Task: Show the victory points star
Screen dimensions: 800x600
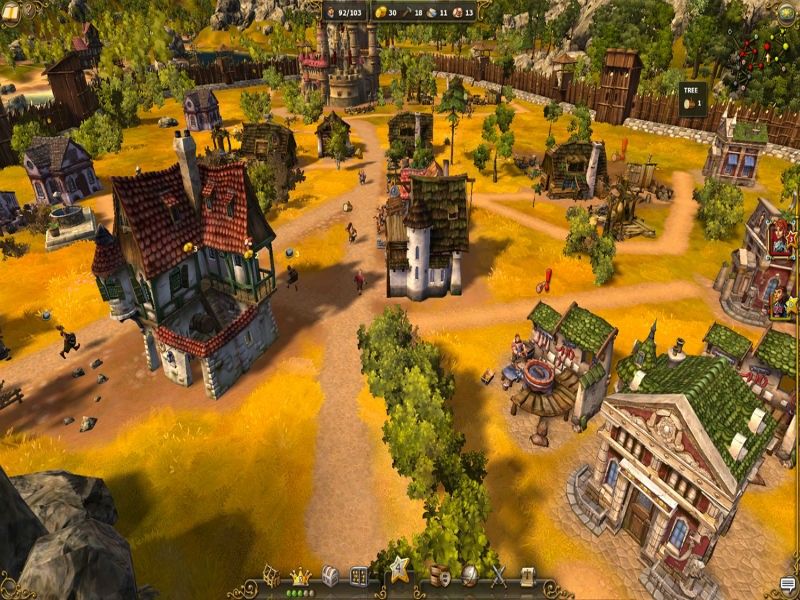Action: click(x=400, y=569)
